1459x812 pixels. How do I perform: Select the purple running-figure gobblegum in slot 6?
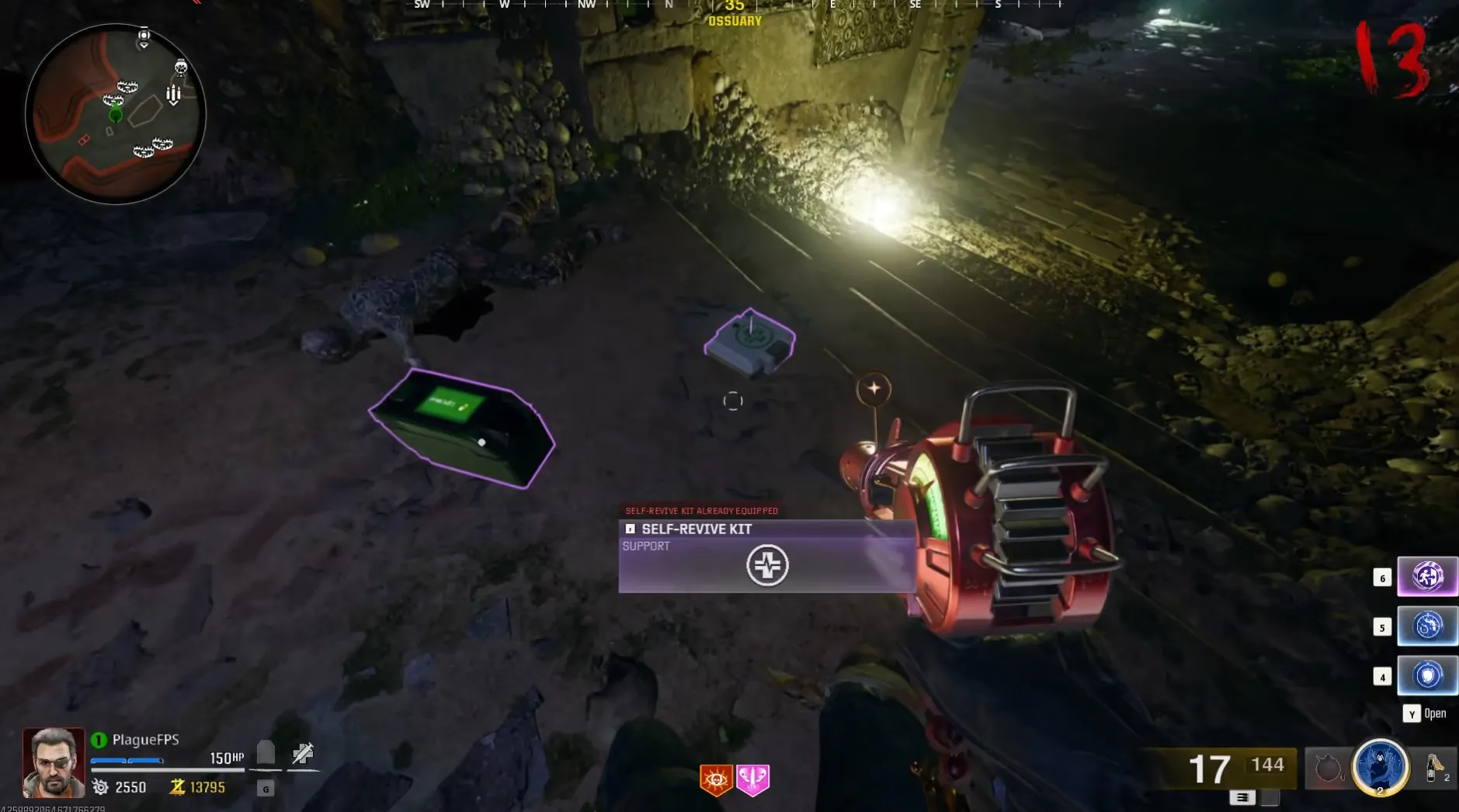pyautogui.click(x=1427, y=577)
